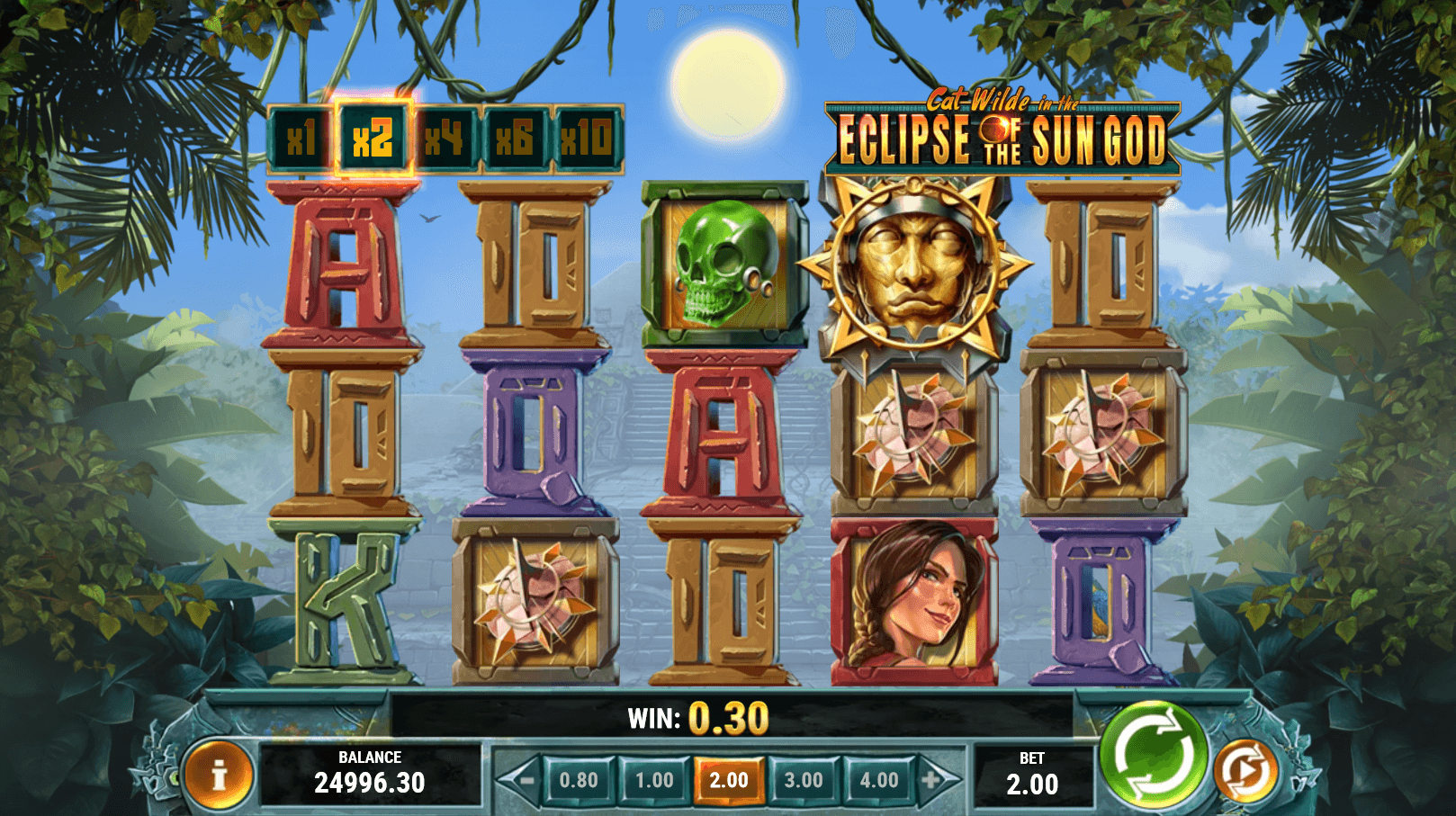Select the 0.80 bet amount
The height and width of the screenshot is (816, 1456).
(x=579, y=780)
